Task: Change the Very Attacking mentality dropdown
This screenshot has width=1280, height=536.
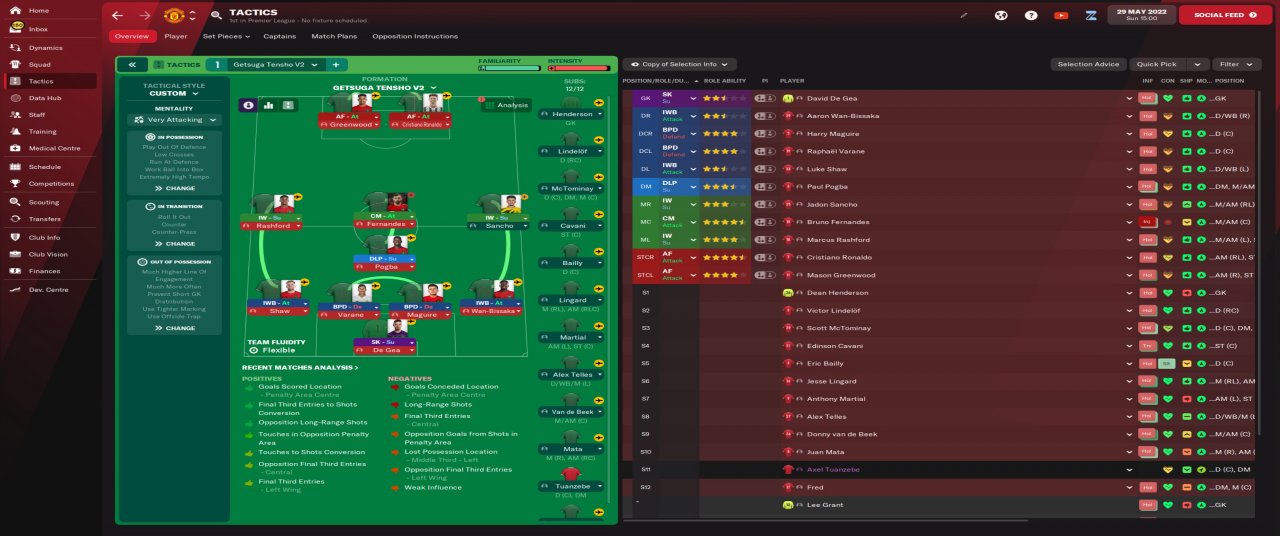Action: 174,120
